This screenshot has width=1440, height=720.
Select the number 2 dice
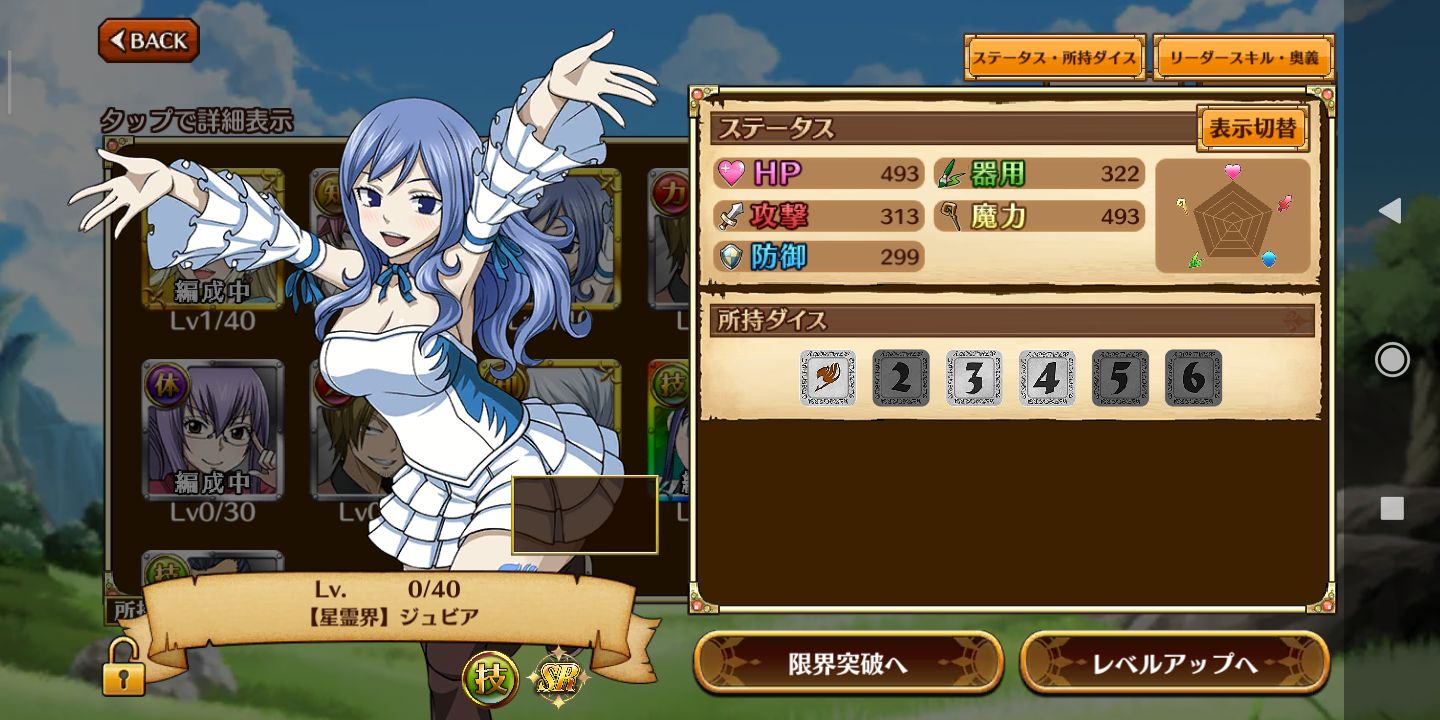pos(901,378)
